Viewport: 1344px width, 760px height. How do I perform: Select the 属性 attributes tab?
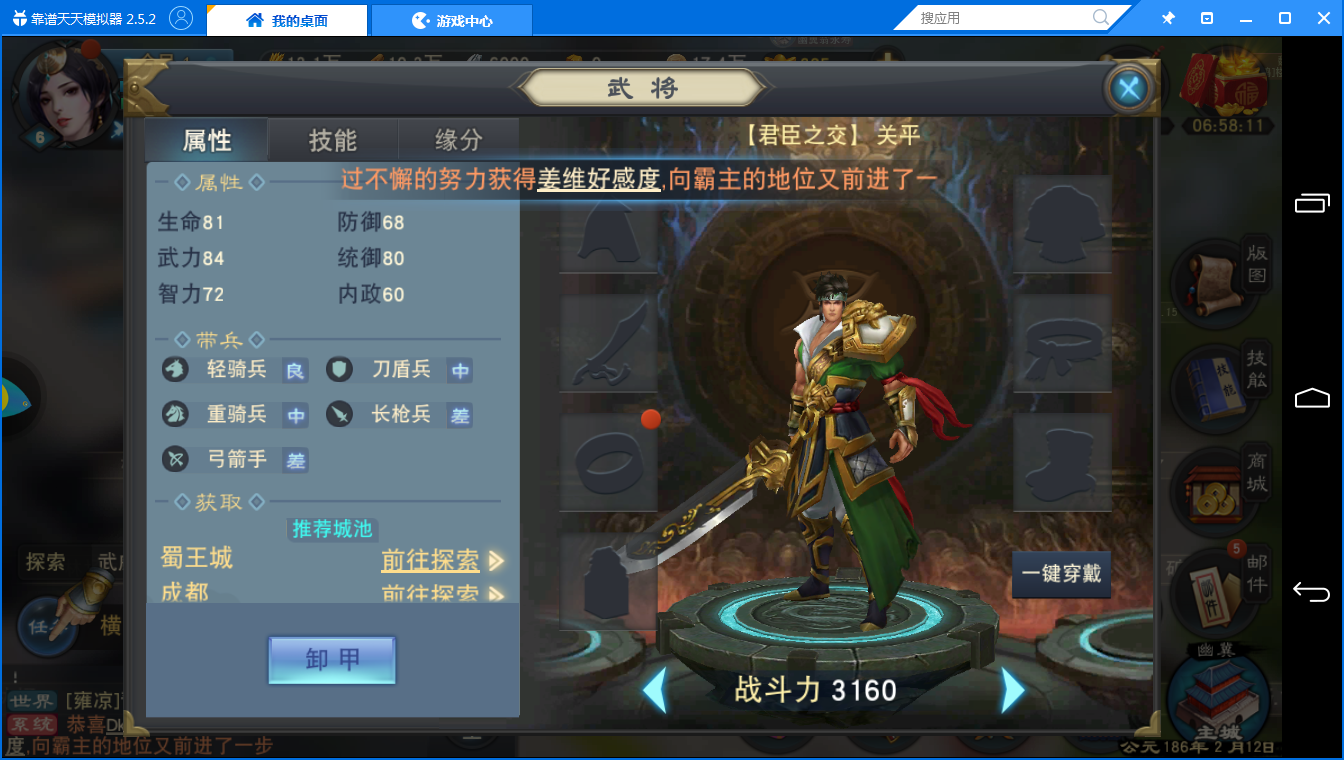click(x=207, y=141)
